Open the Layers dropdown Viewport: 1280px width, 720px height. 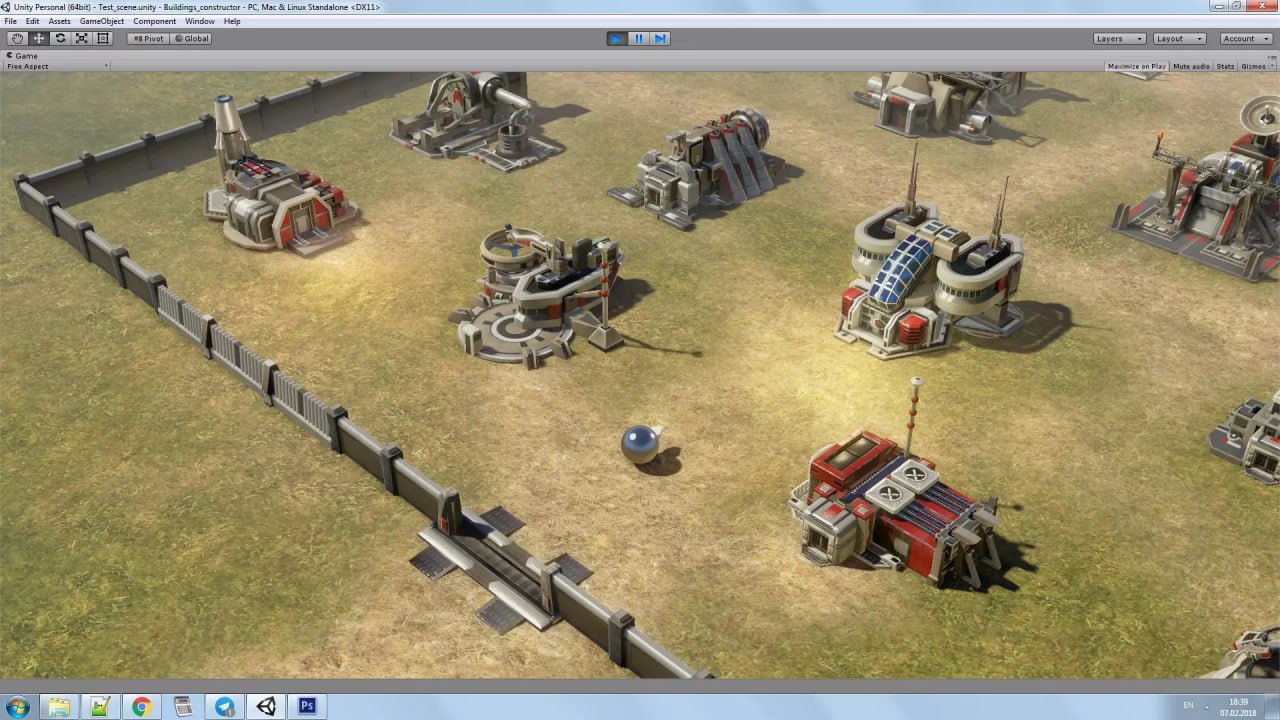[x=1118, y=38]
